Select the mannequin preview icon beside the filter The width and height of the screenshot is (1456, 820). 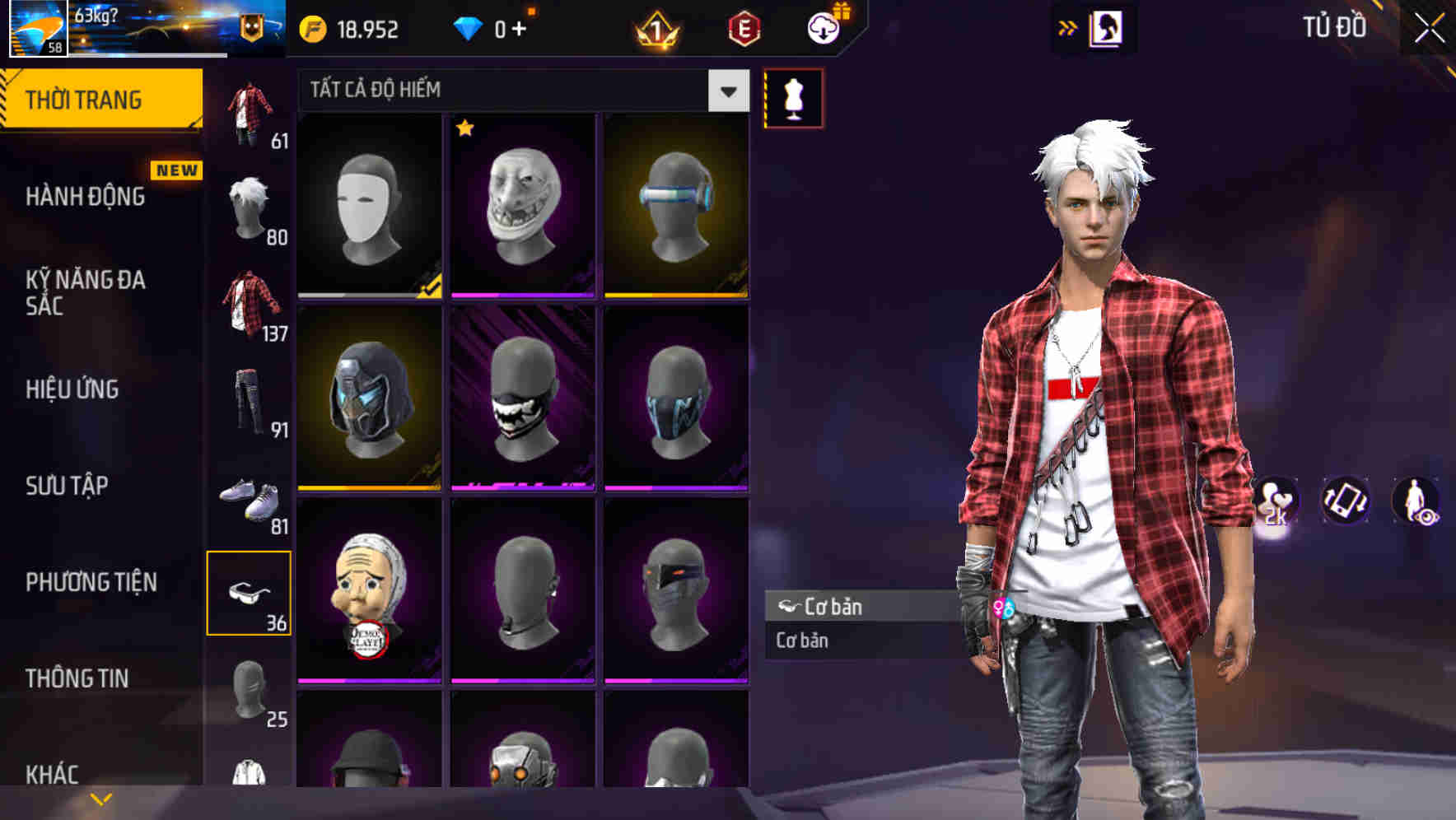pyautogui.click(x=792, y=97)
